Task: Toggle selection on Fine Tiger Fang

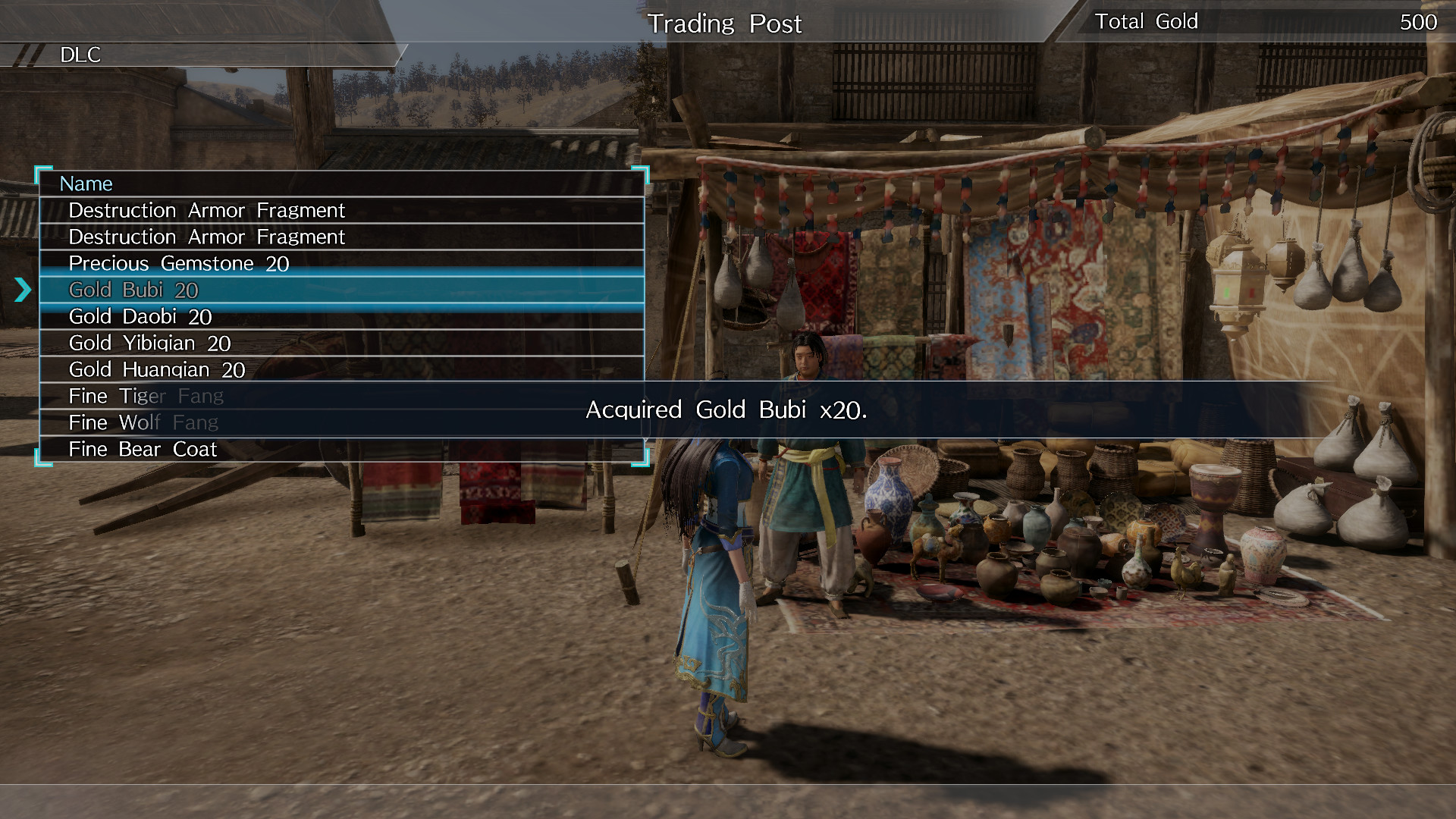Action: (x=146, y=396)
